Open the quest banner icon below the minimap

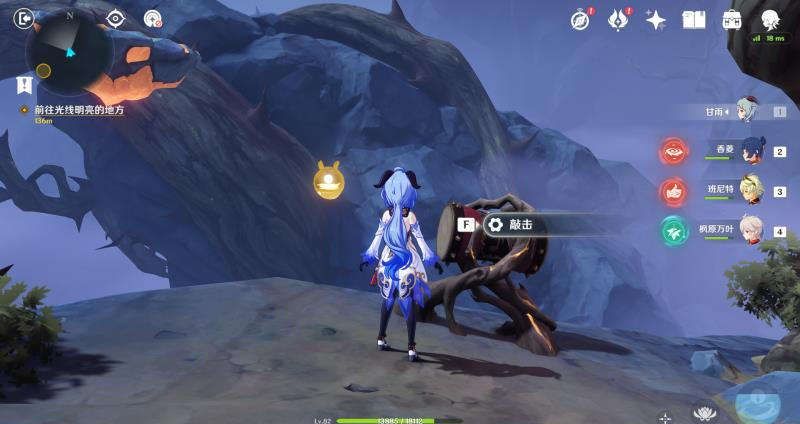(x=24, y=86)
